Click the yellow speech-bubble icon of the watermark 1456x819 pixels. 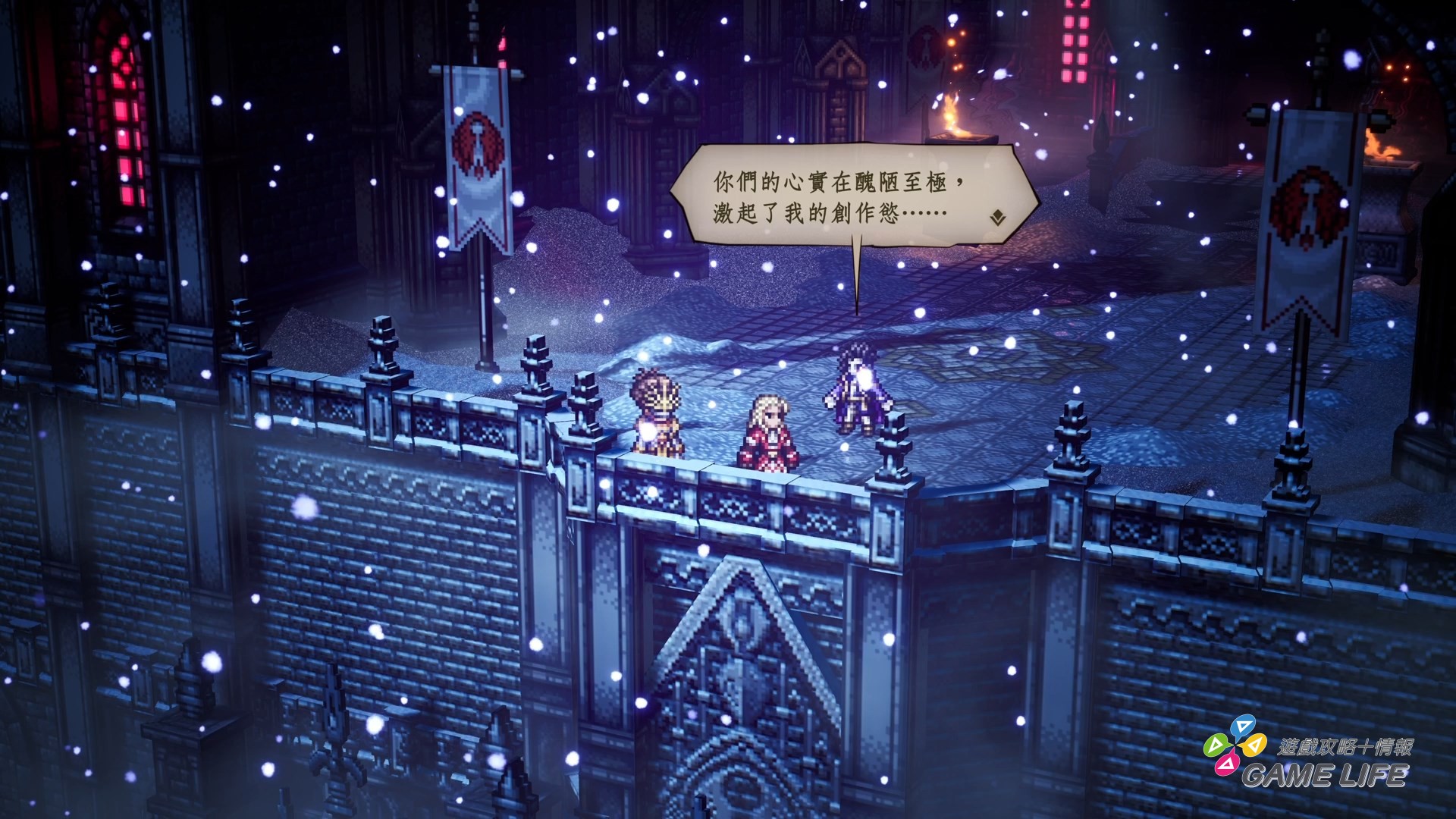[1256, 745]
